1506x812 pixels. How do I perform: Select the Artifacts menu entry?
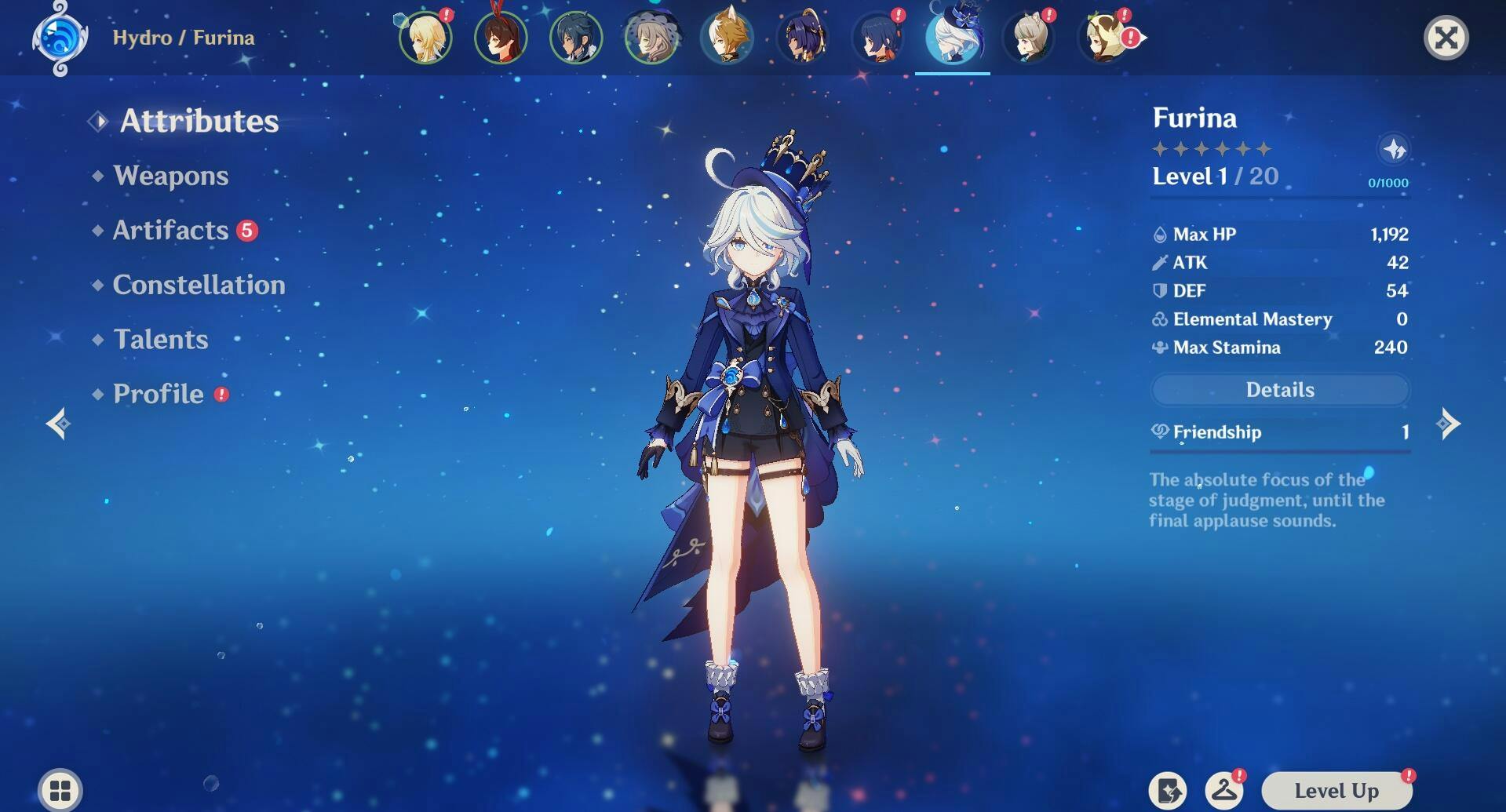(x=170, y=230)
